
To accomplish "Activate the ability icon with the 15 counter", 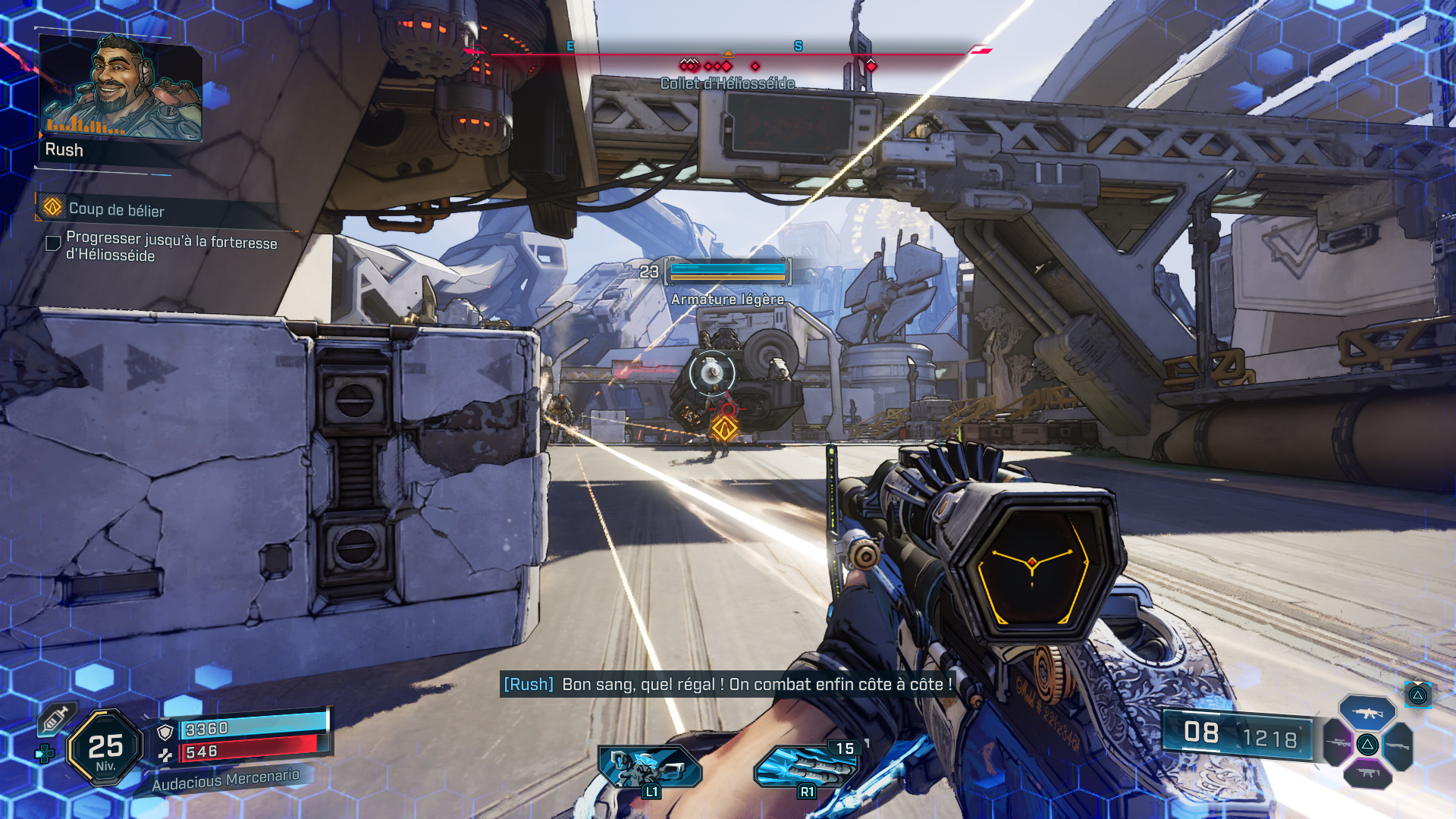I will (x=807, y=767).
